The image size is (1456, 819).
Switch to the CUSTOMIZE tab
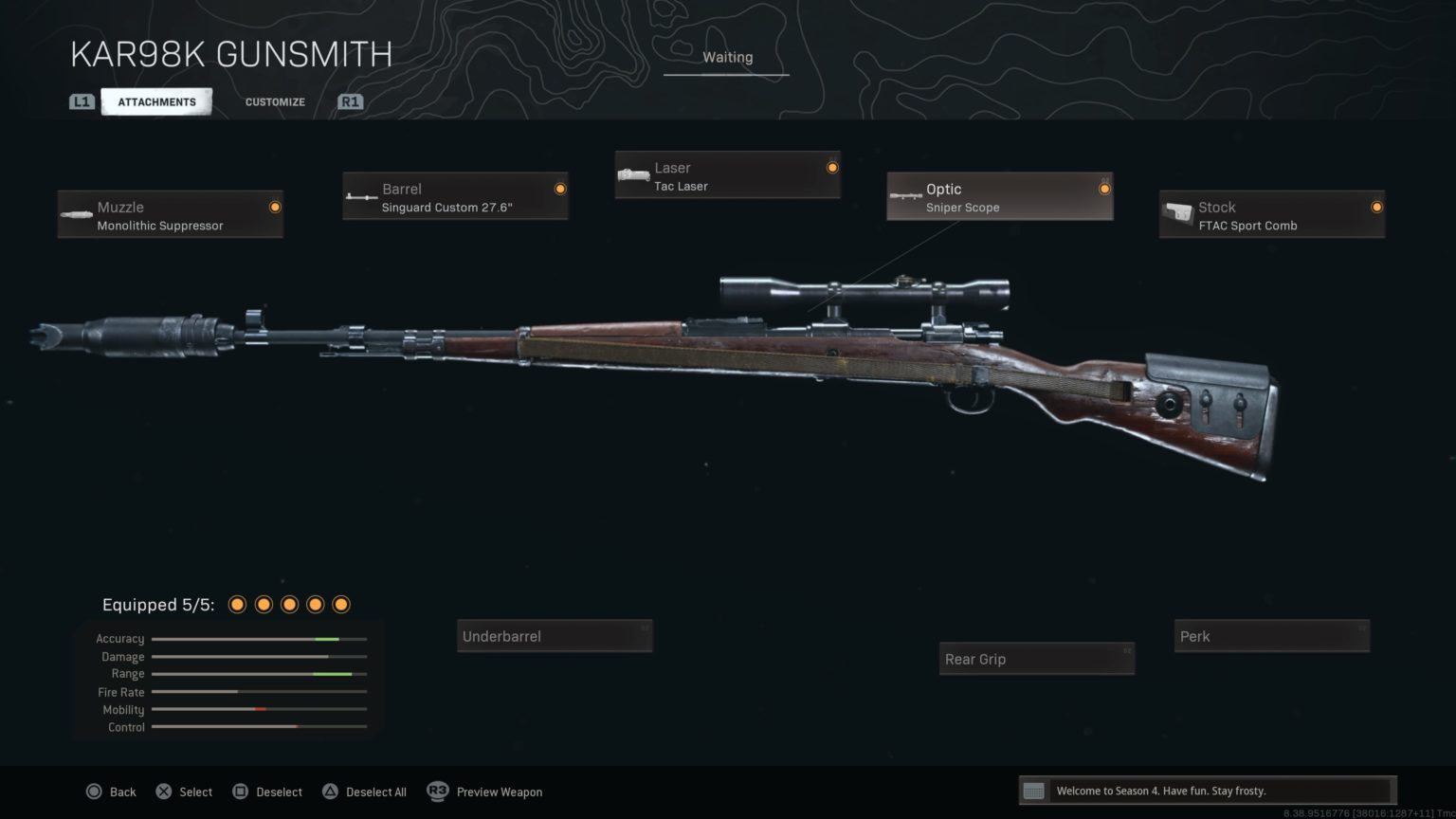point(274,101)
